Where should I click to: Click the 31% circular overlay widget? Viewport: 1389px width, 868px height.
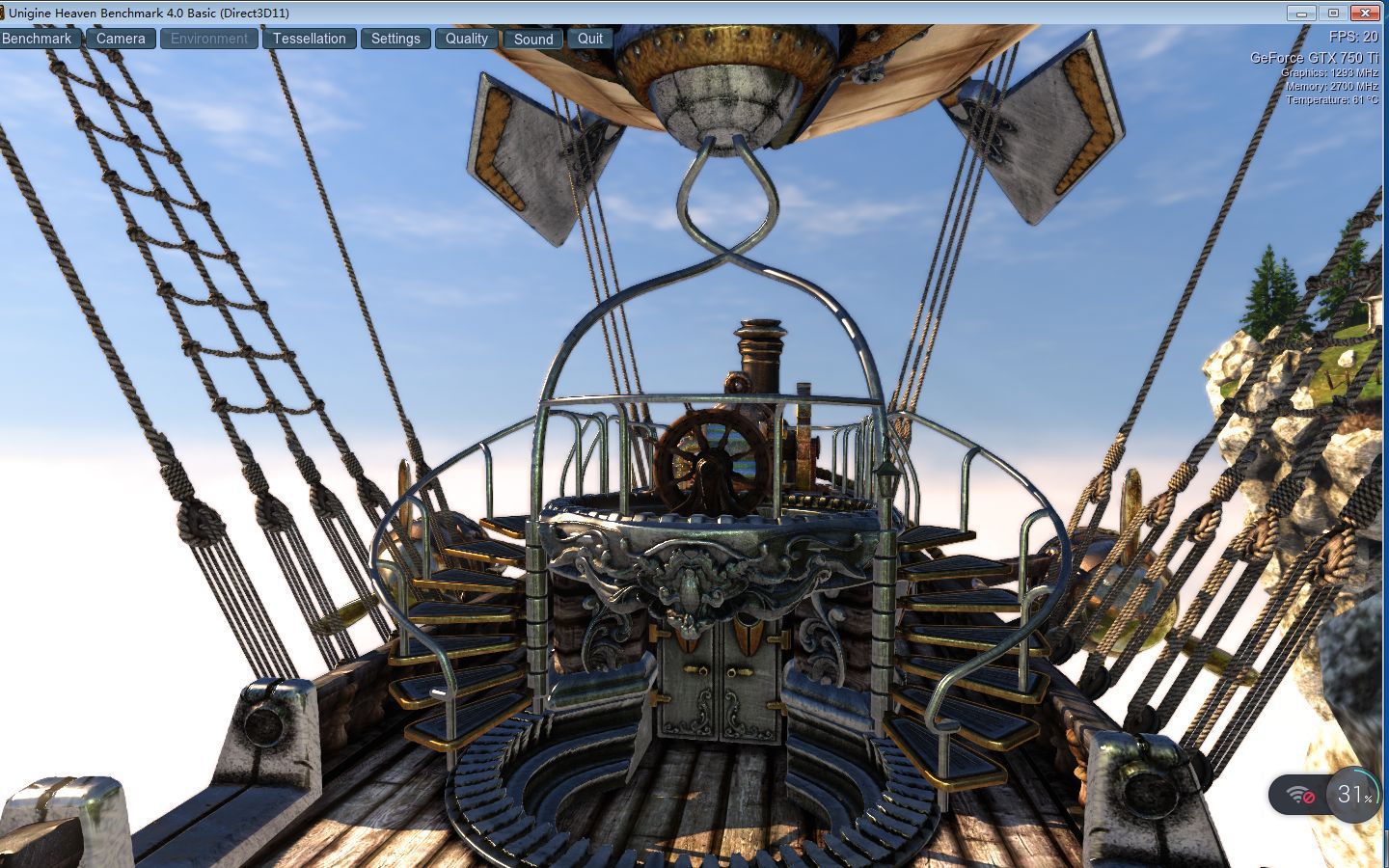tap(1352, 795)
